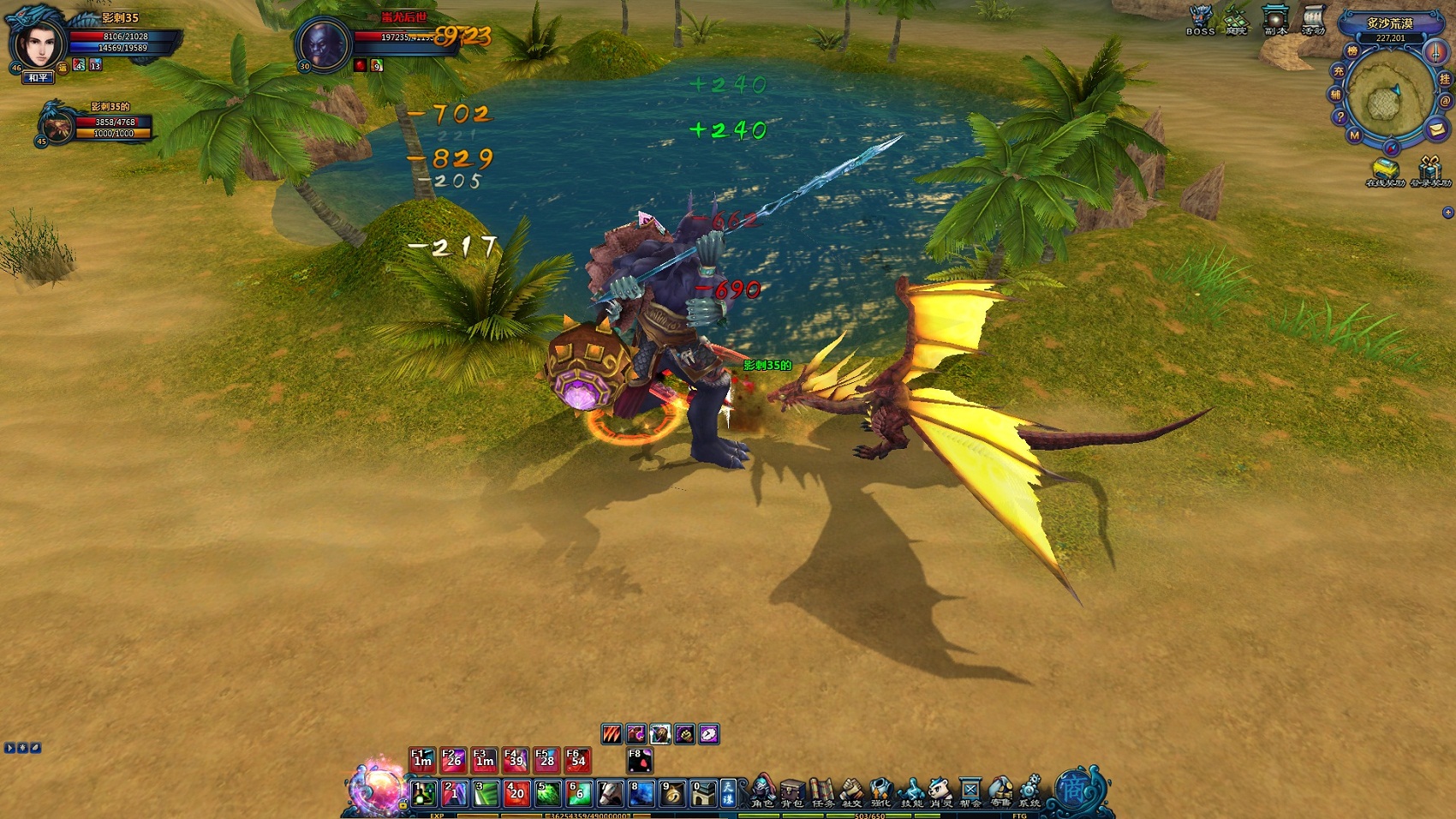Open the 技能 skills menu
The height and width of the screenshot is (819, 1456).
911,791
